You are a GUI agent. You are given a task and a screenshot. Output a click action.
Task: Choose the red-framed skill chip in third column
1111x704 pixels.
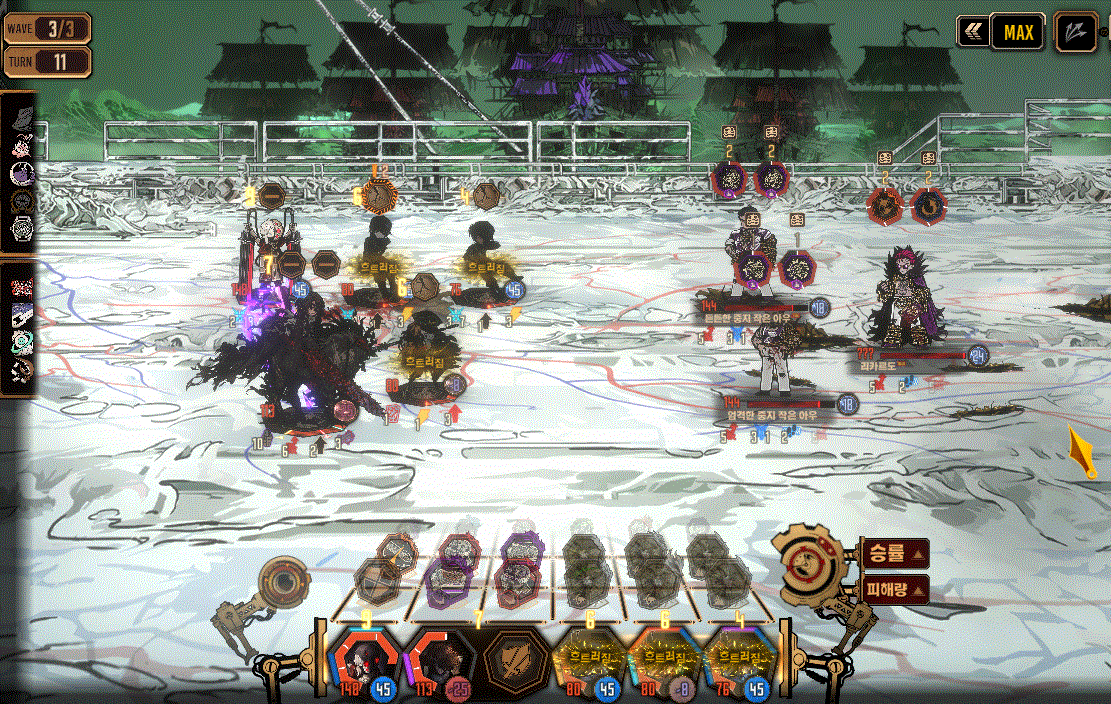click(x=518, y=581)
